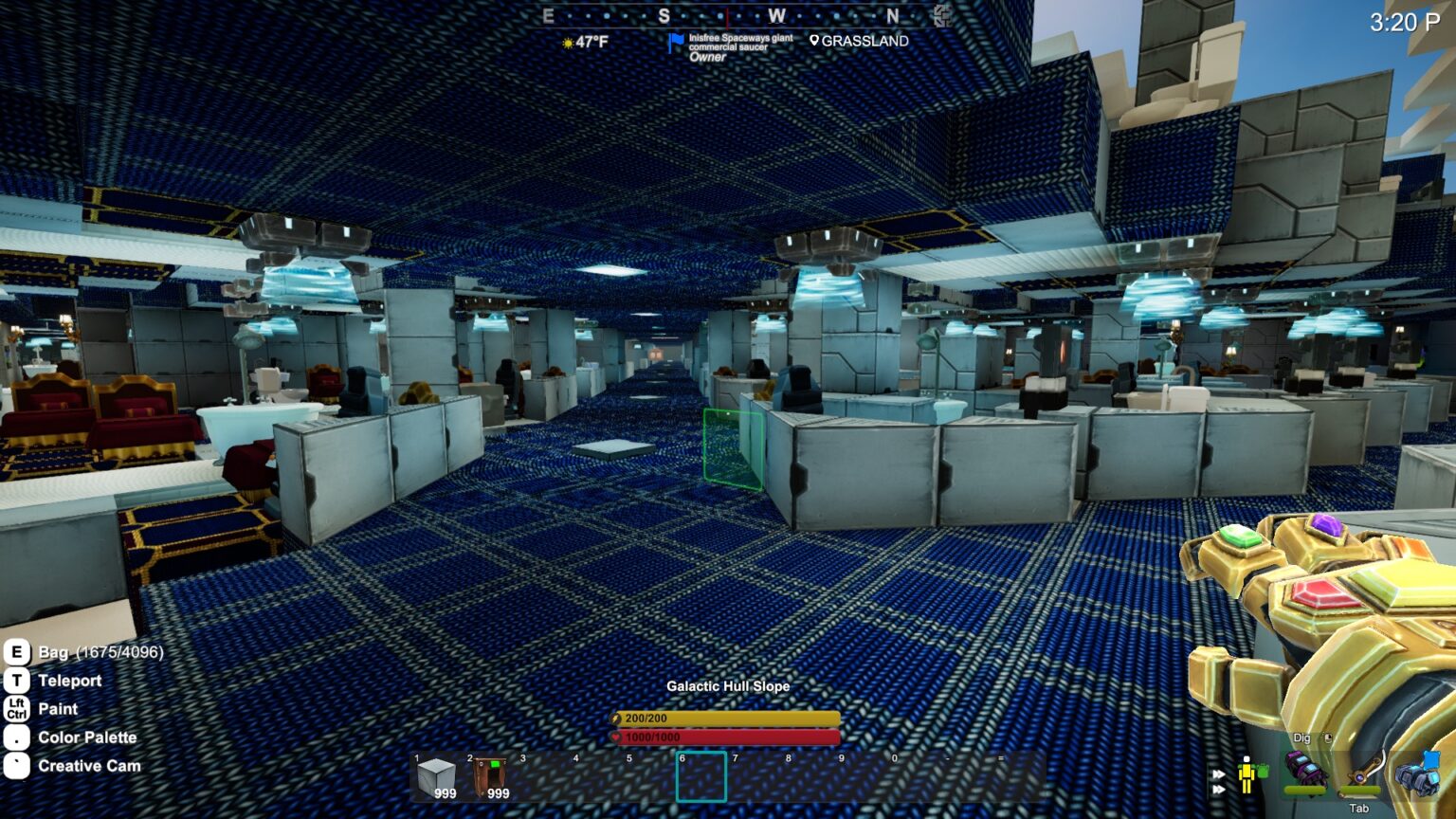Select the grey hull block hotbar slot
This screenshot has height=819, width=1456.
[x=436, y=778]
